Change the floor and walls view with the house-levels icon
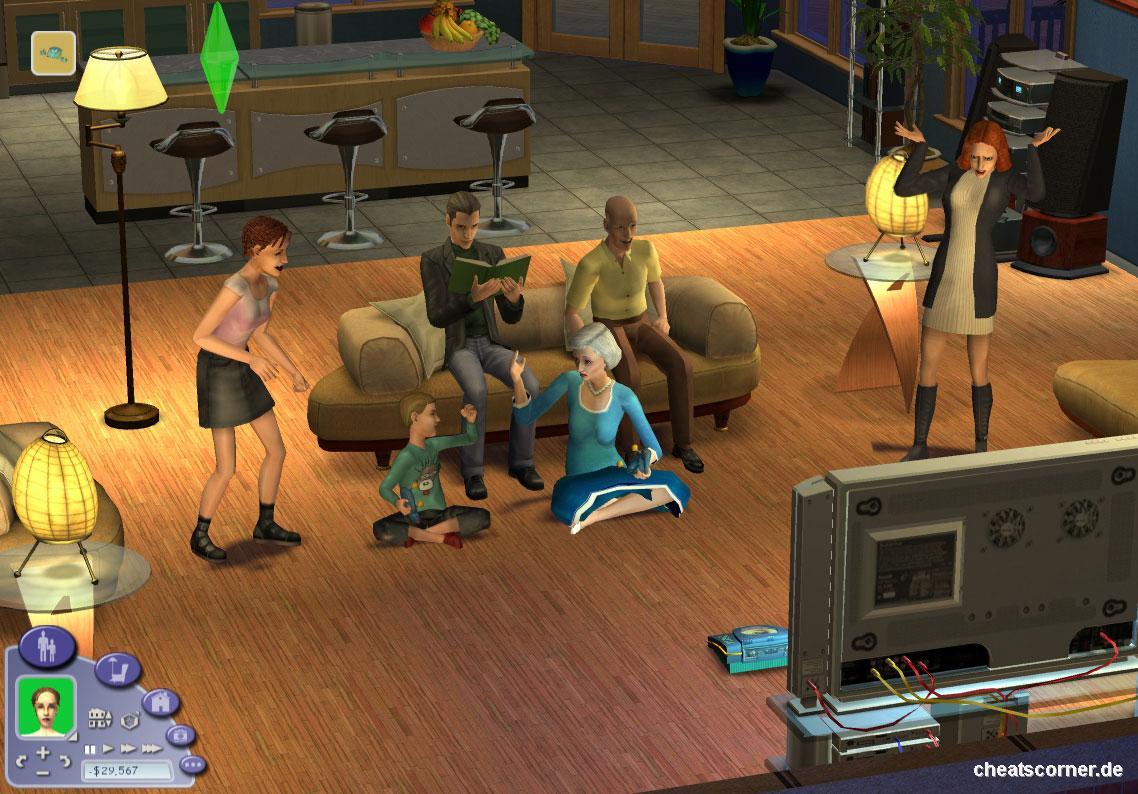 tap(99, 718)
